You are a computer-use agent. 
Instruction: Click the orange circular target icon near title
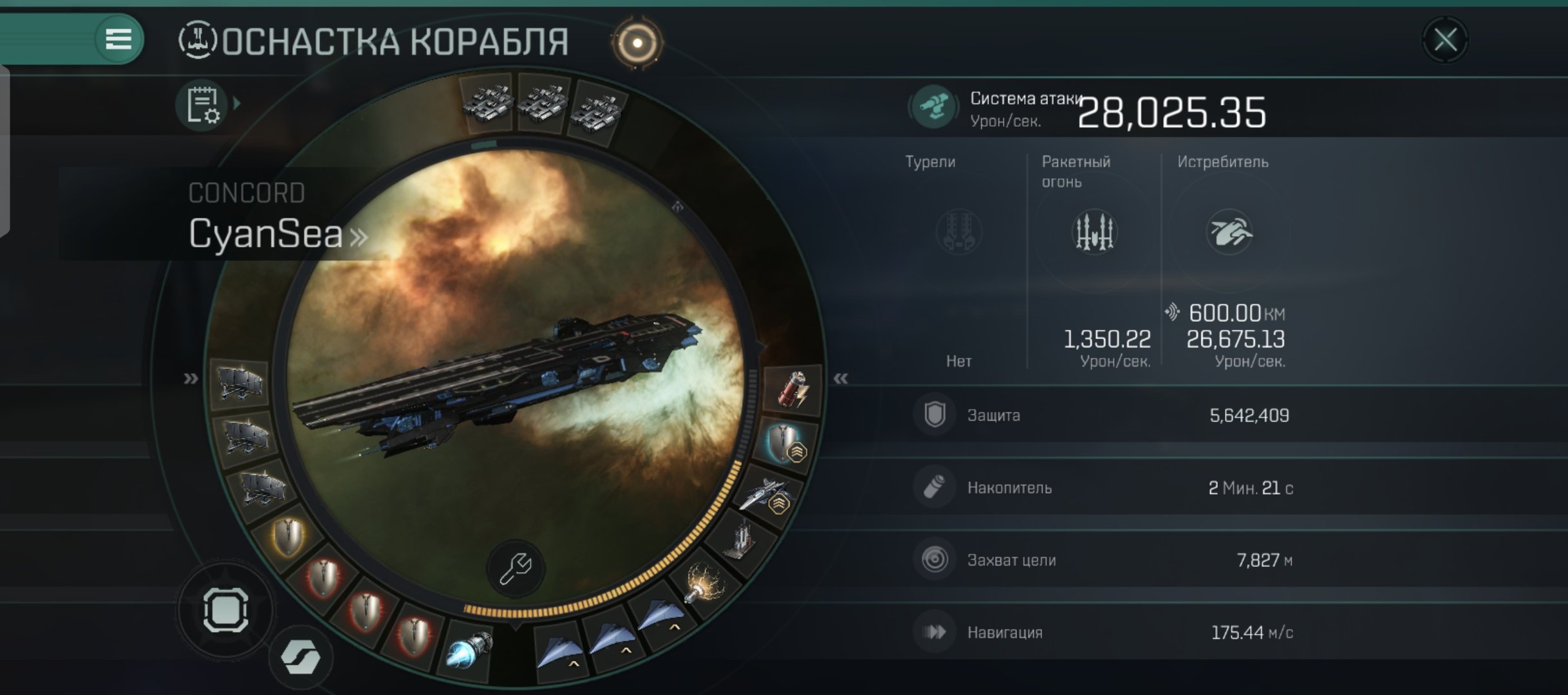coord(637,43)
